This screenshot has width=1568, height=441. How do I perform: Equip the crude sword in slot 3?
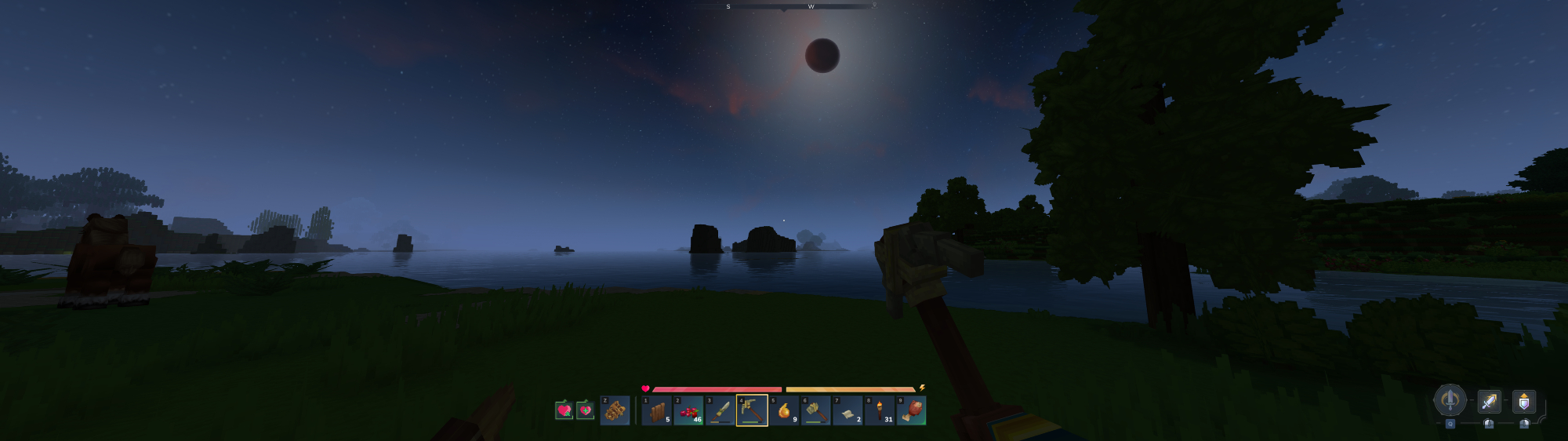tap(720, 410)
